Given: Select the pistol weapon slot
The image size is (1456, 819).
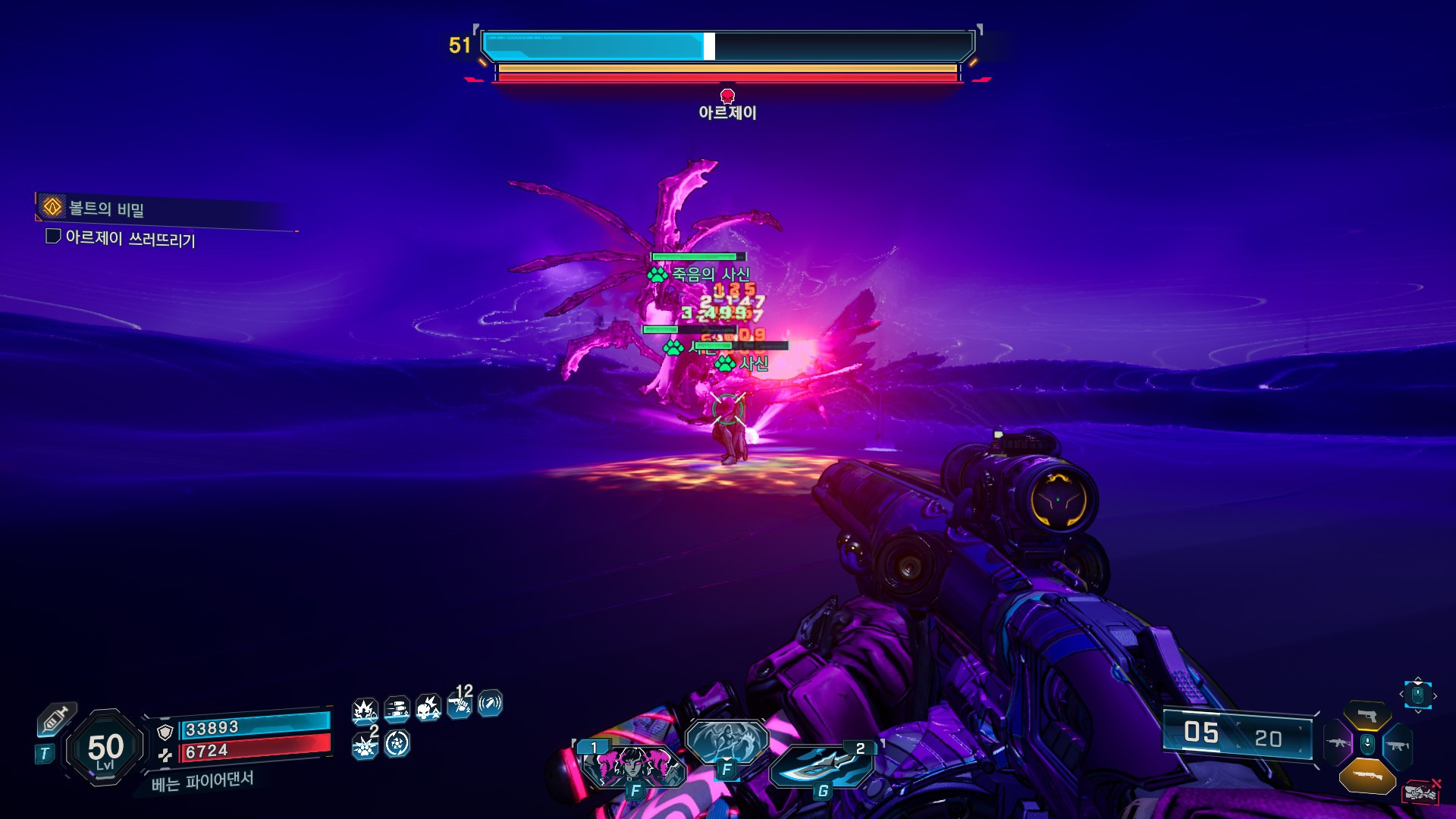Looking at the screenshot, I should click(x=1367, y=716).
